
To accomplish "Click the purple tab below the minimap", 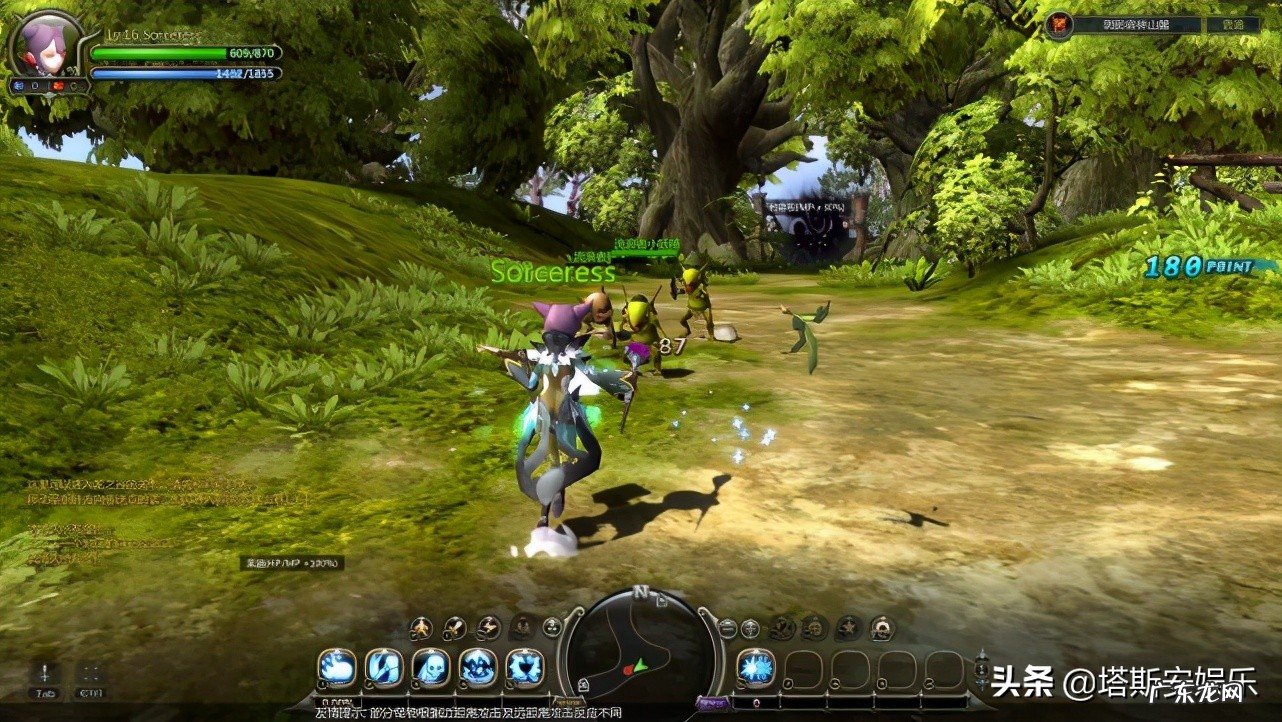I will (713, 703).
